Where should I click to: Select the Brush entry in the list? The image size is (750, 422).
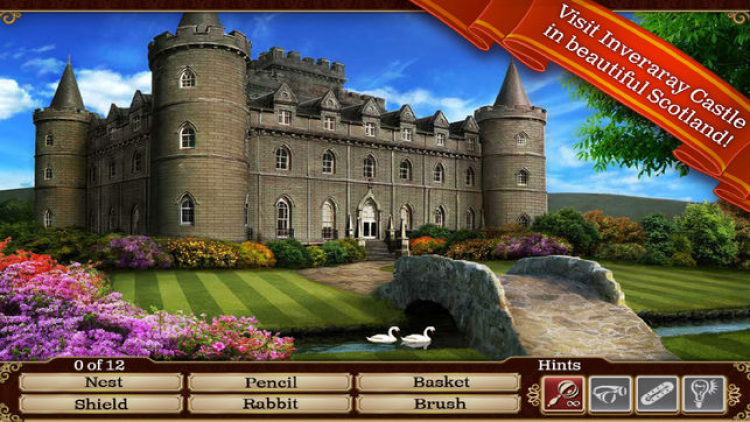coord(439,404)
